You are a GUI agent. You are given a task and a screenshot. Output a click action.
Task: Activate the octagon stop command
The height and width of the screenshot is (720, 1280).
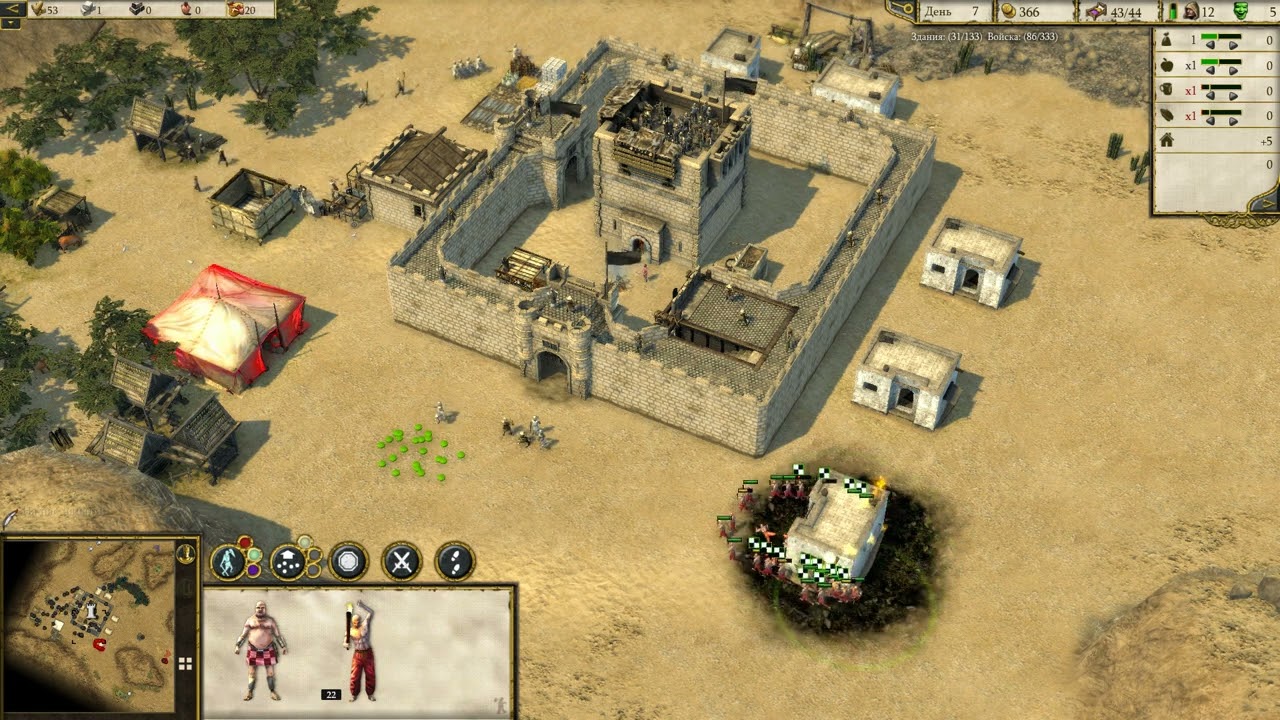point(349,562)
